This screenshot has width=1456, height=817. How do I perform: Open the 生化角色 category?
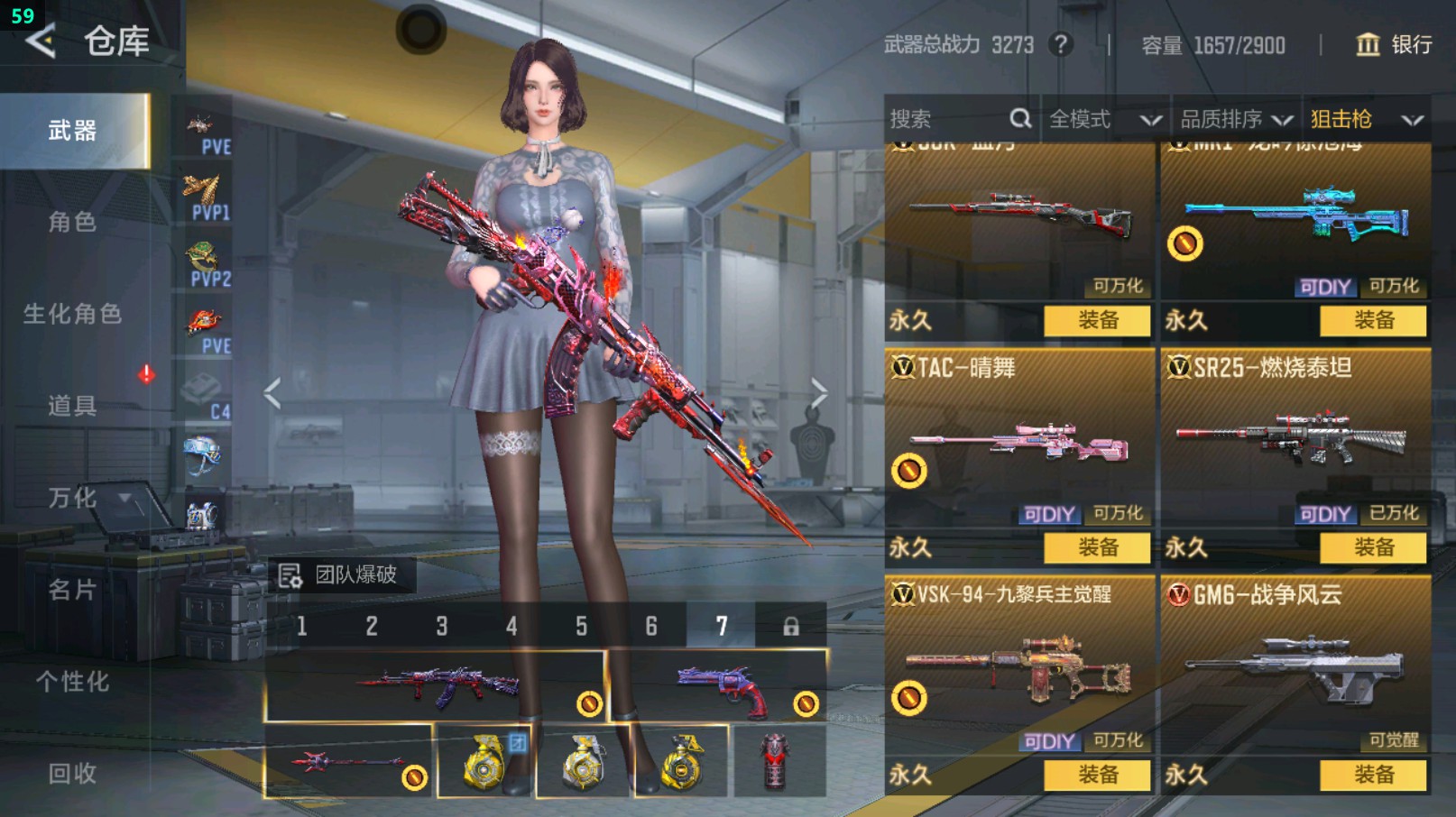(72, 314)
